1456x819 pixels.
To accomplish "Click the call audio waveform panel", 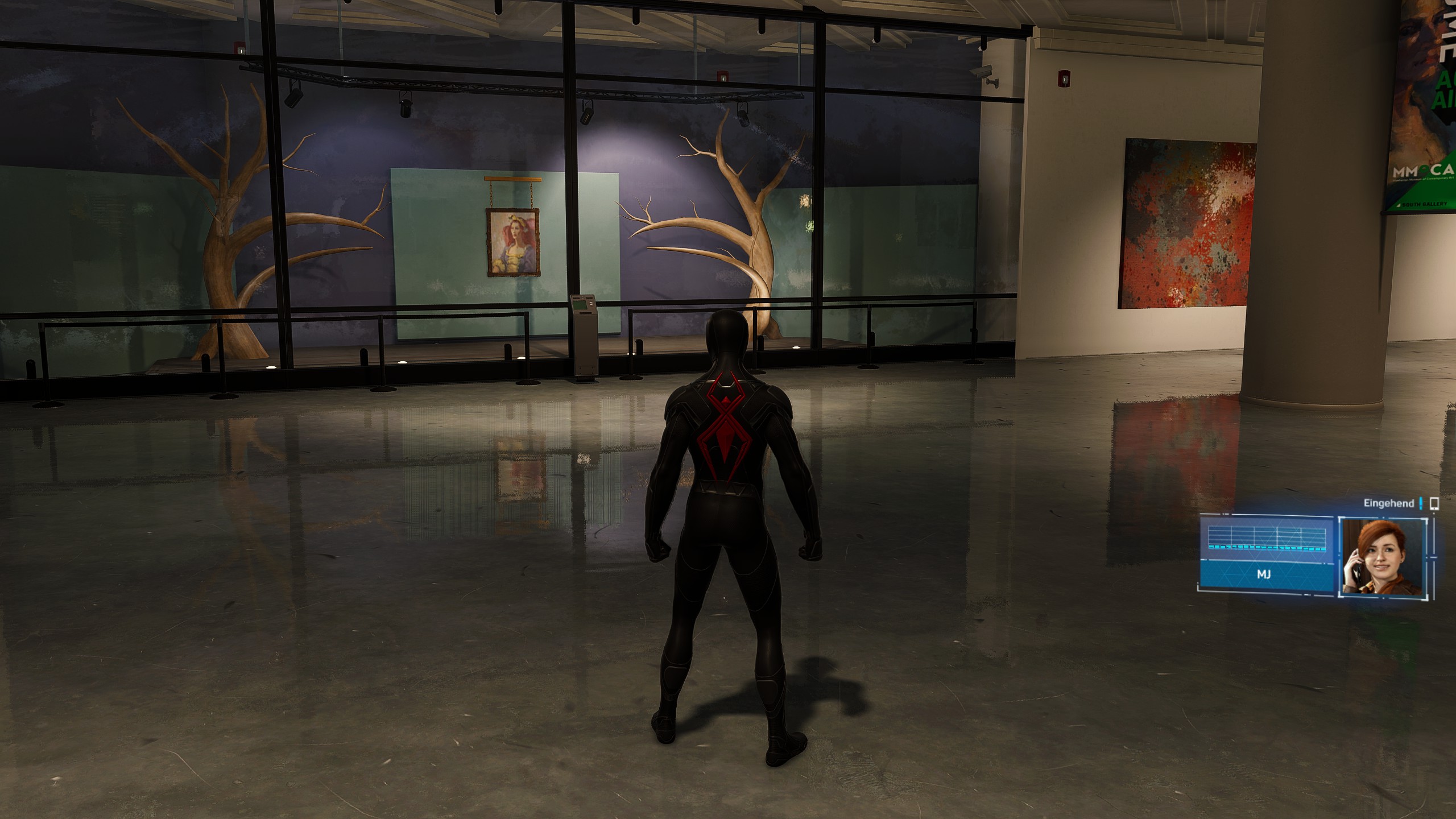I will pyautogui.click(x=1267, y=538).
